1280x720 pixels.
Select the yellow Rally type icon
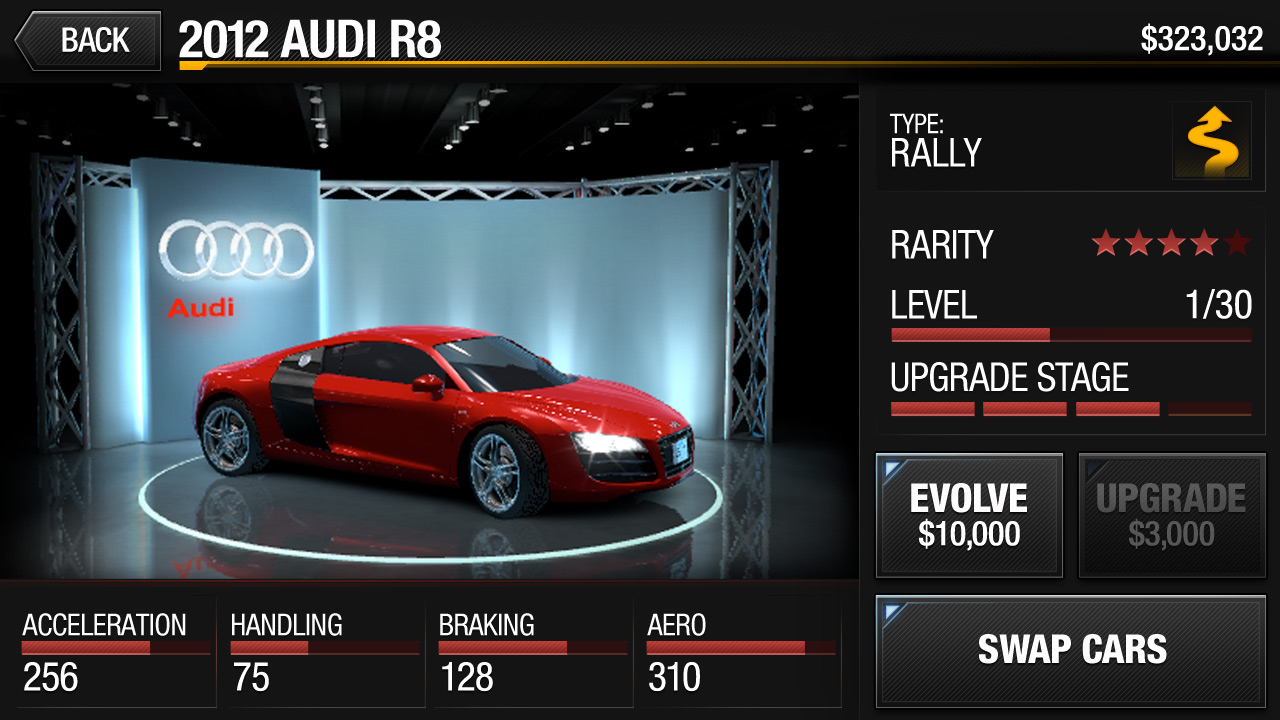1211,140
